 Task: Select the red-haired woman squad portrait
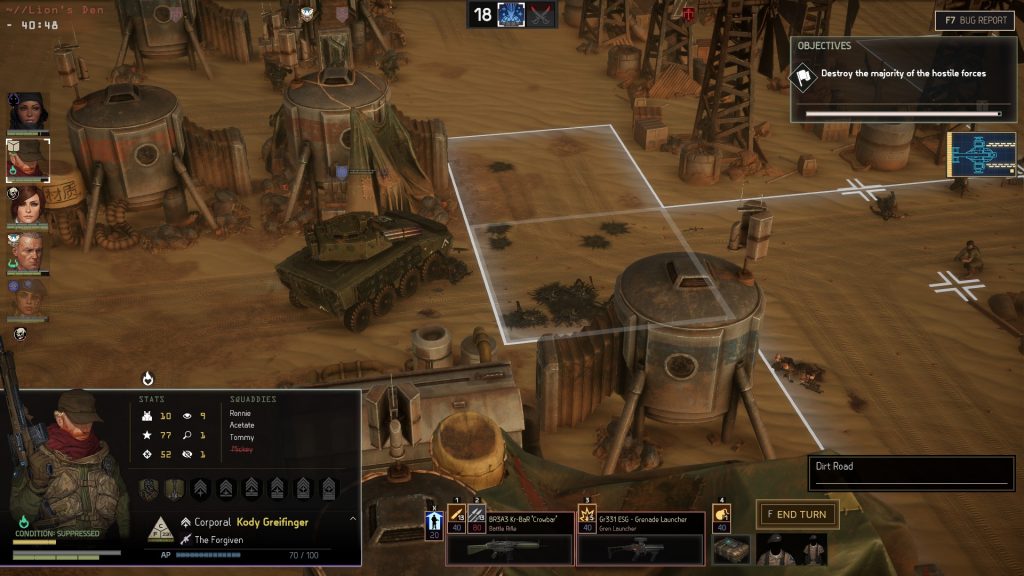click(27, 205)
